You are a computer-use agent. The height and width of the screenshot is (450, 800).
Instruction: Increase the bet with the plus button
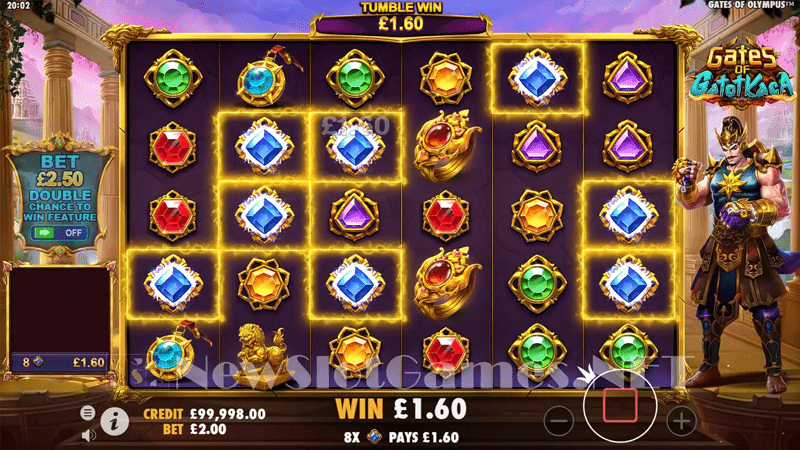[681, 420]
